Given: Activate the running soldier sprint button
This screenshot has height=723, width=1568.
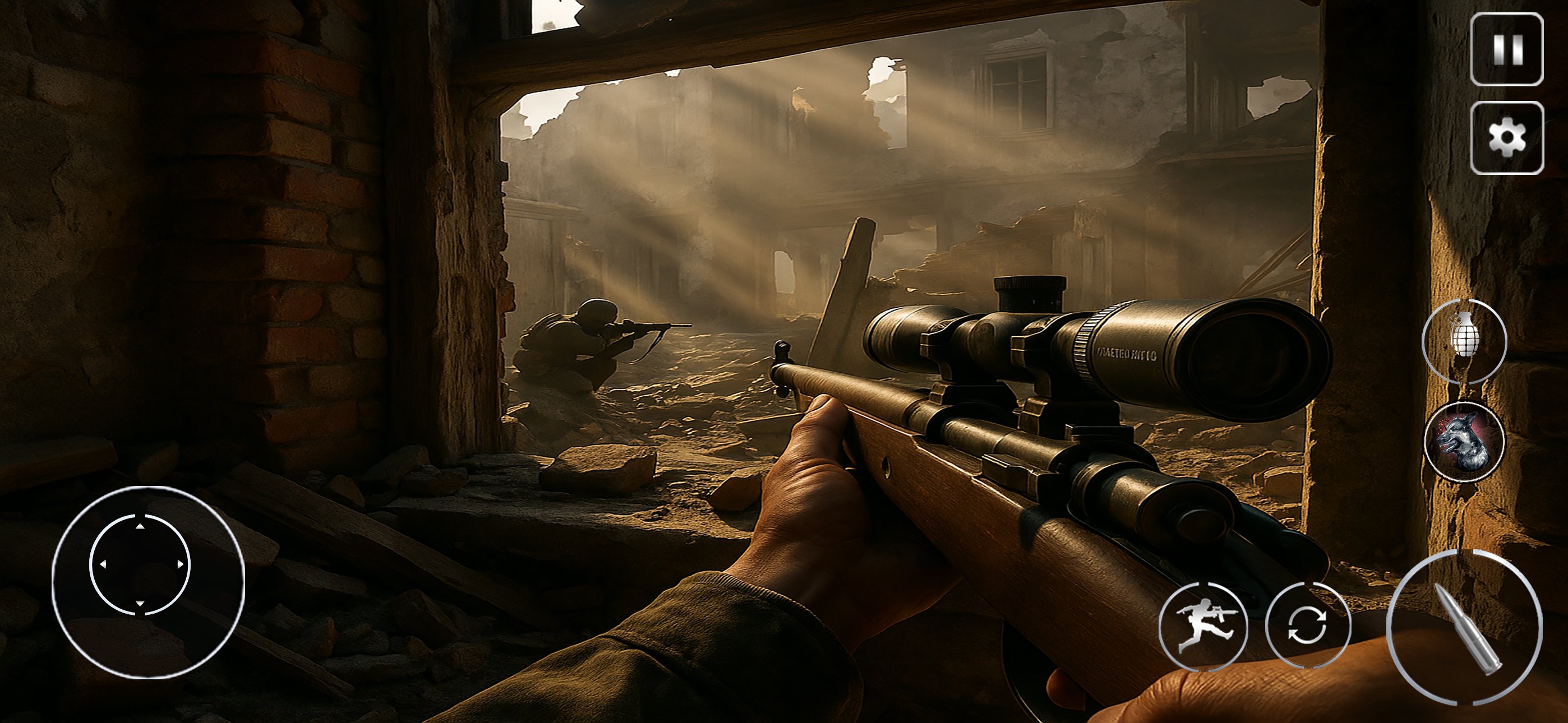Looking at the screenshot, I should (x=1203, y=626).
